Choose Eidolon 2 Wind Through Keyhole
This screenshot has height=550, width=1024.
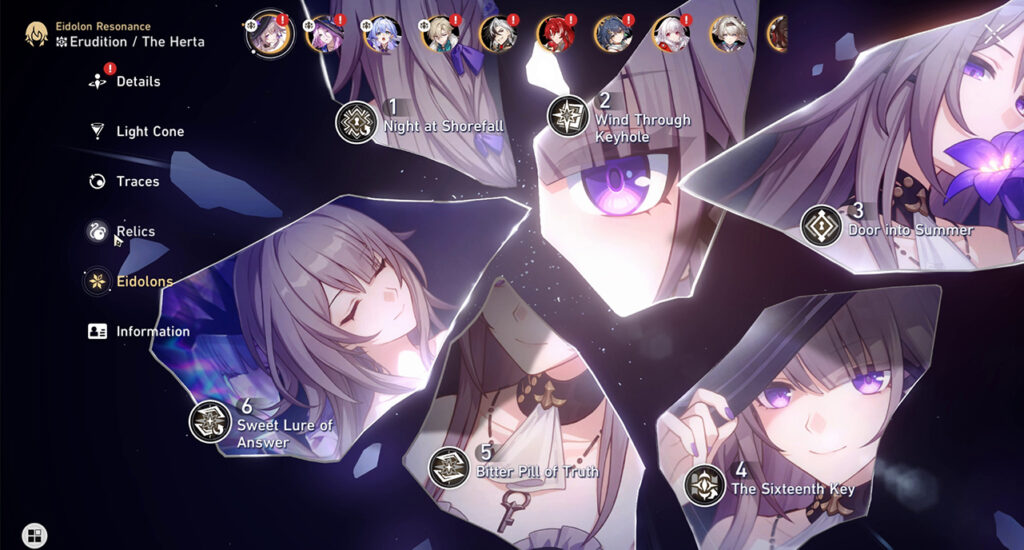click(x=568, y=116)
